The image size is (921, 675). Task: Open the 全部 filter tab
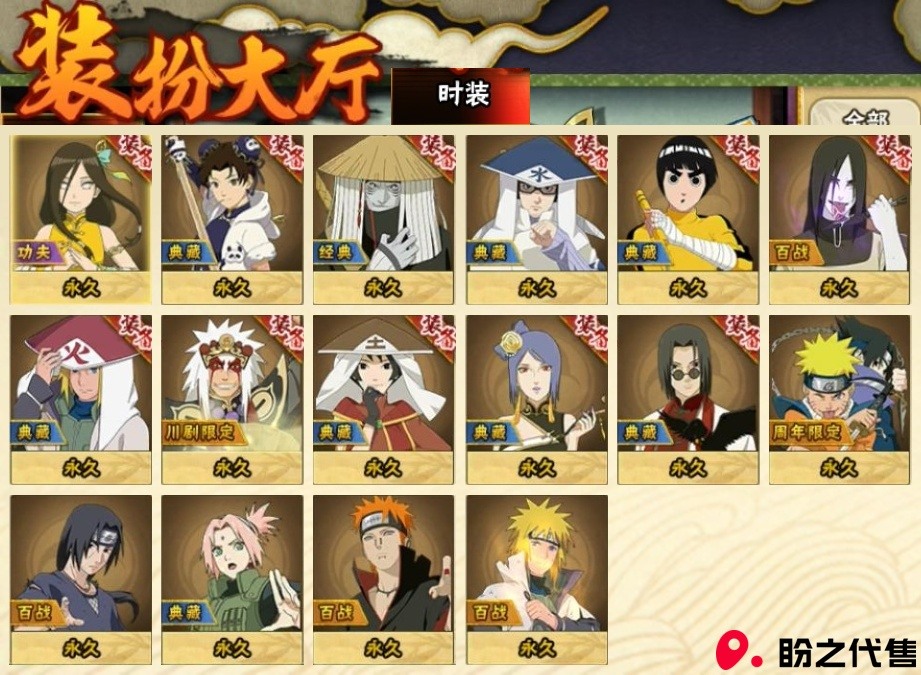[x=863, y=115]
